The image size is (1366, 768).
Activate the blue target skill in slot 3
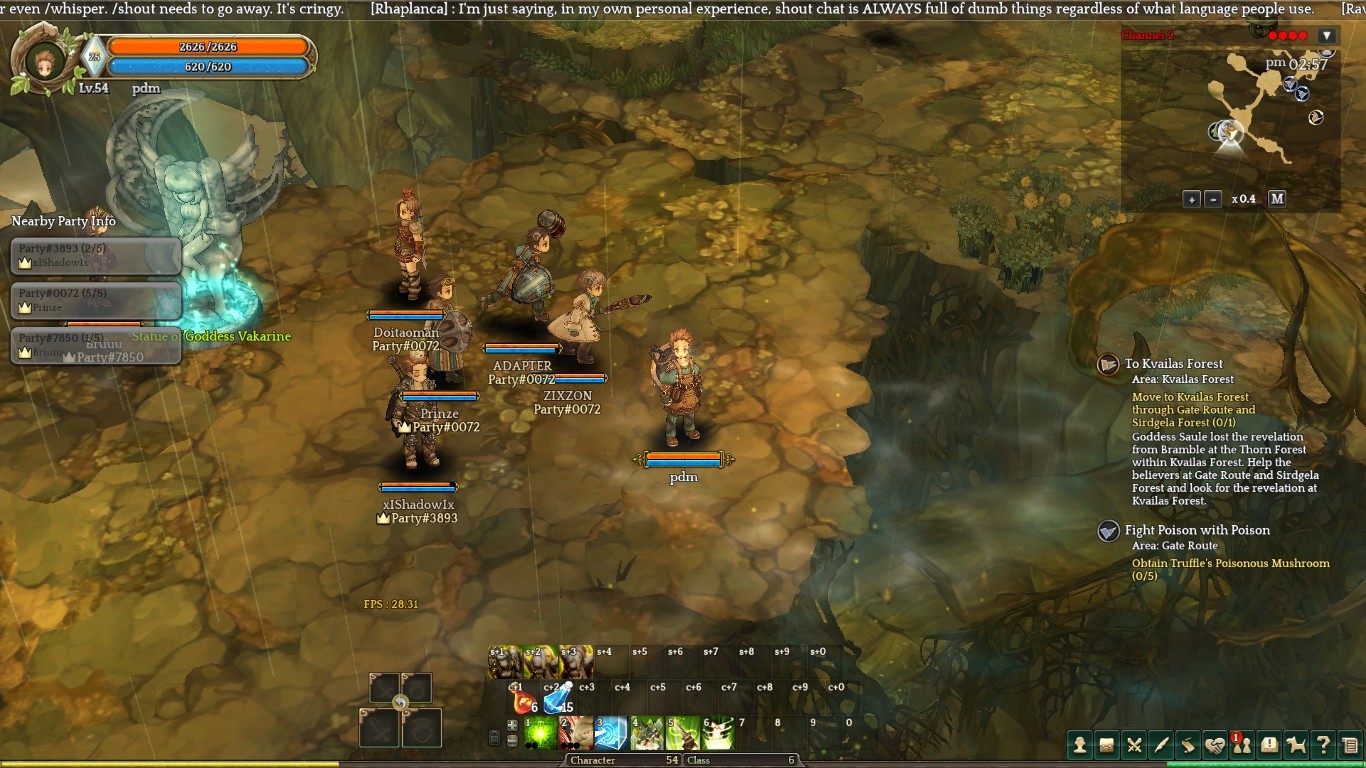611,734
